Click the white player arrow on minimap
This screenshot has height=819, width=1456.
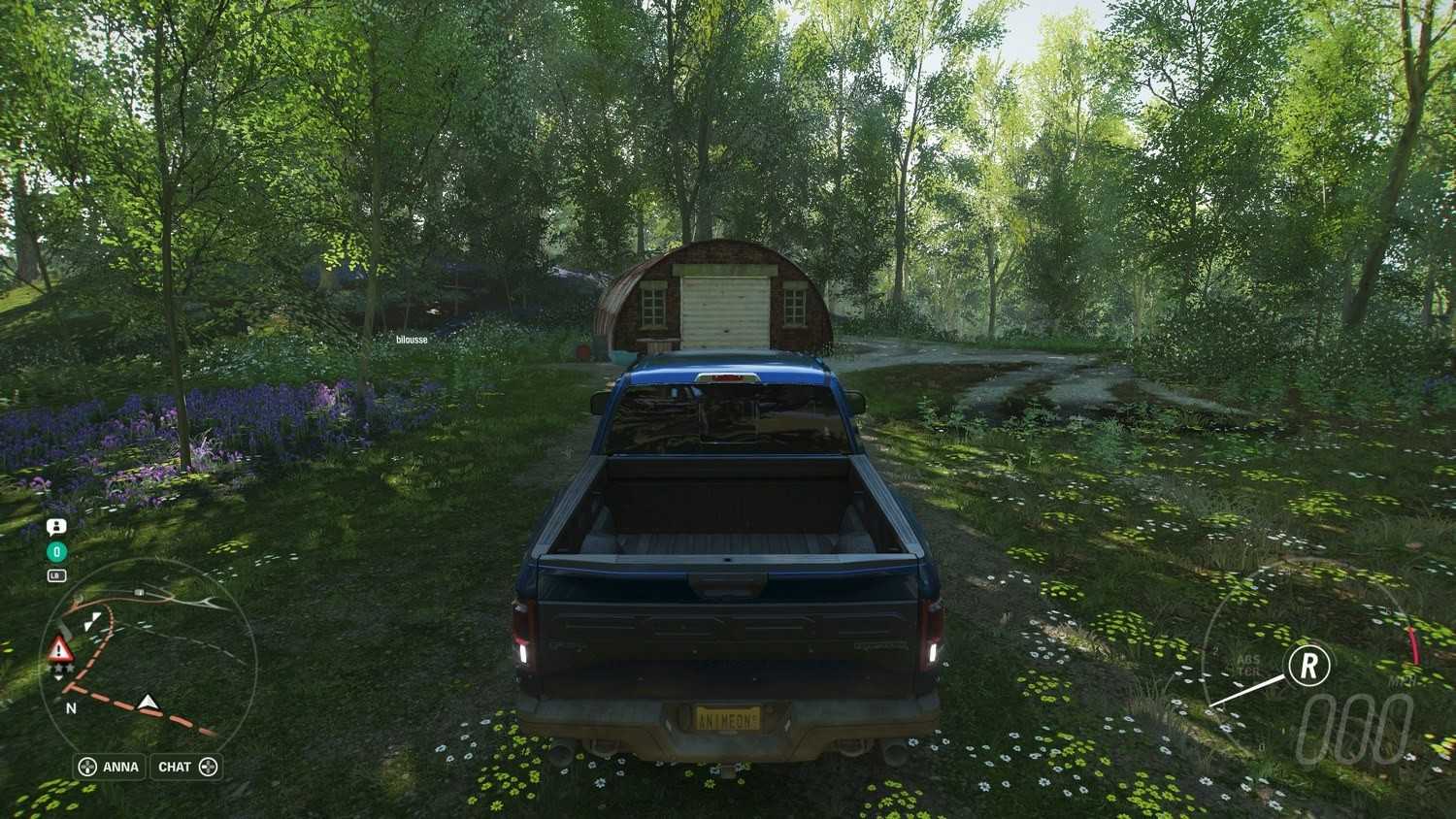[x=148, y=702]
